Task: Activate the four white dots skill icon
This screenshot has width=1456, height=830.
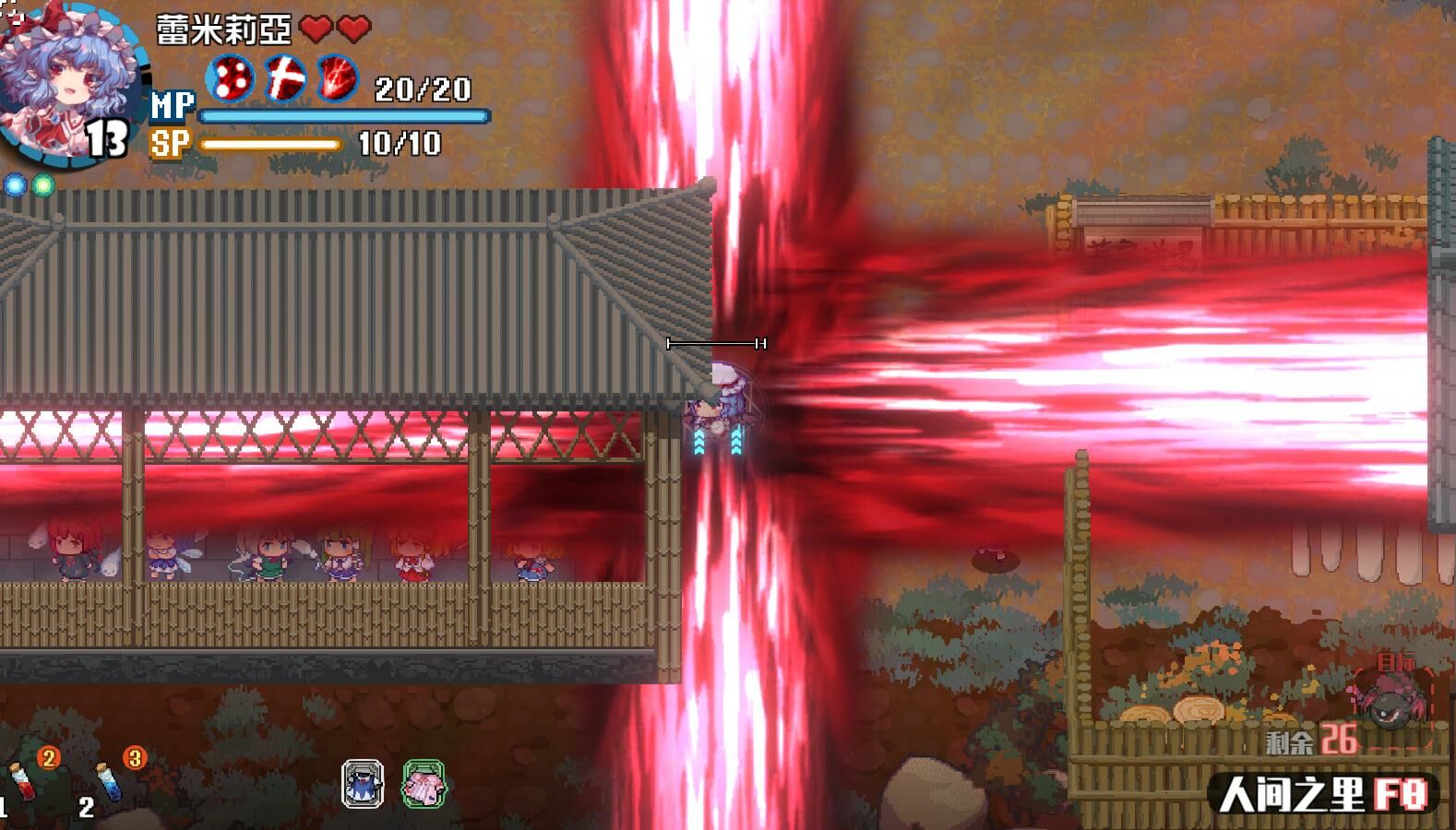Action: pyautogui.click(x=230, y=78)
